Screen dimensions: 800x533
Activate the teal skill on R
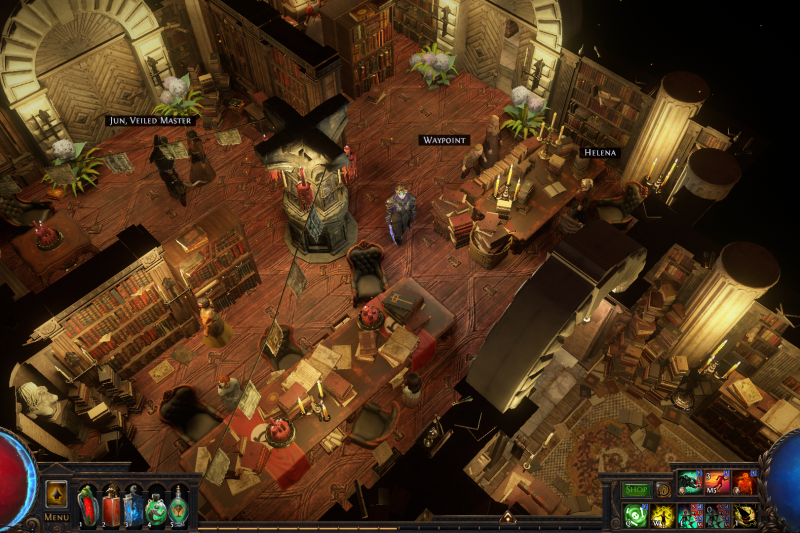(x=717, y=515)
